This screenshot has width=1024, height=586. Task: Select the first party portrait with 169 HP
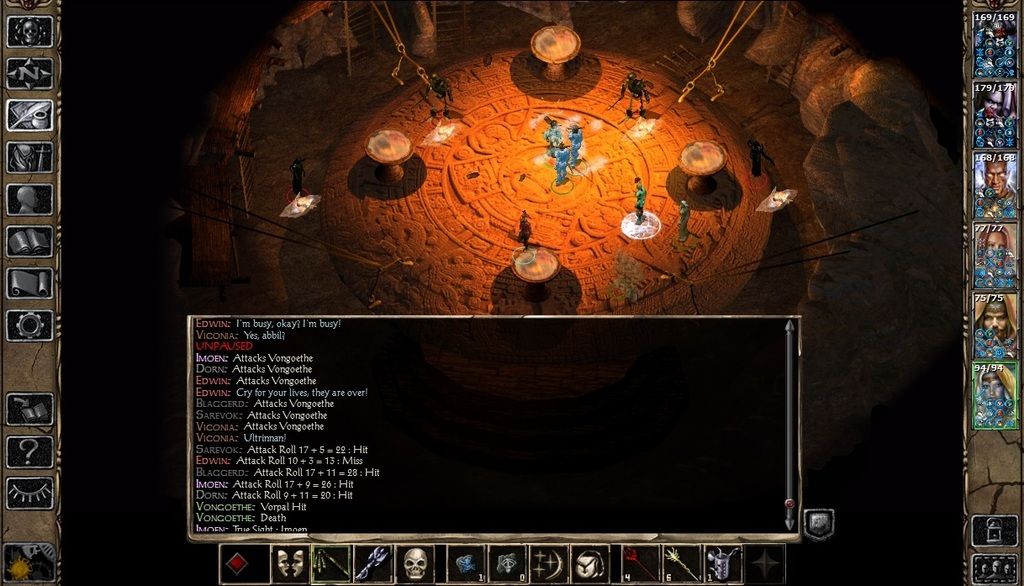tap(995, 45)
